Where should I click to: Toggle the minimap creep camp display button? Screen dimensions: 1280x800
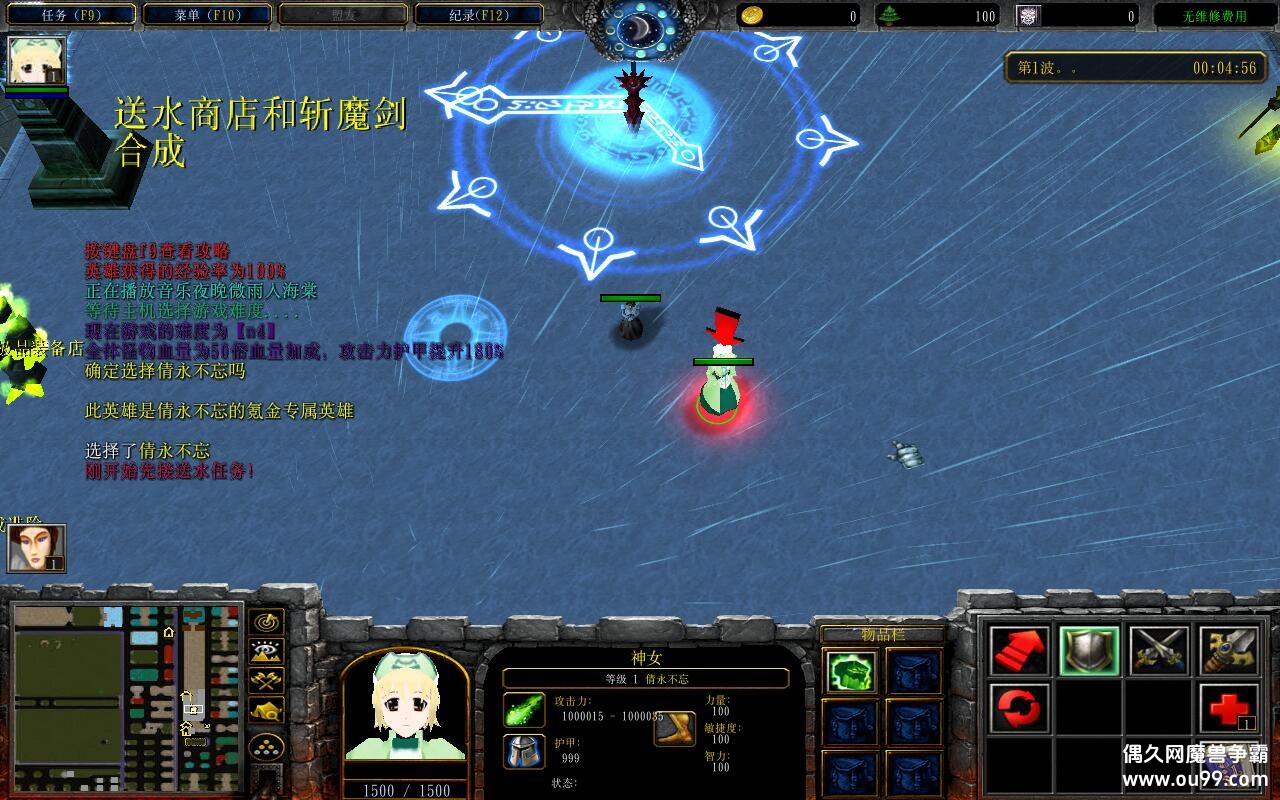pyautogui.click(x=266, y=711)
